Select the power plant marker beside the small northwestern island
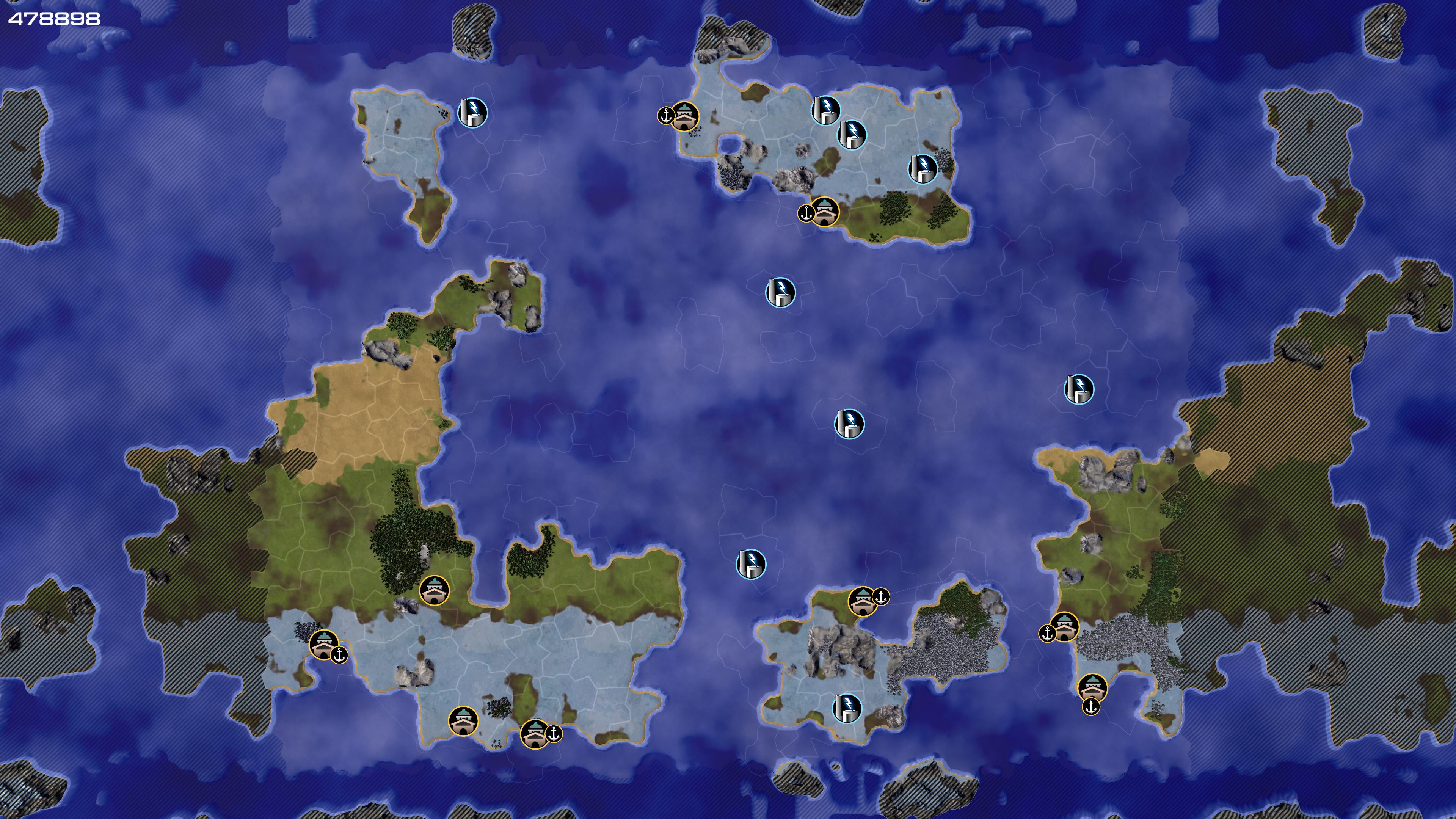Image resolution: width=1456 pixels, height=819 pixels. pyautogui.click(x=472, y=113)
